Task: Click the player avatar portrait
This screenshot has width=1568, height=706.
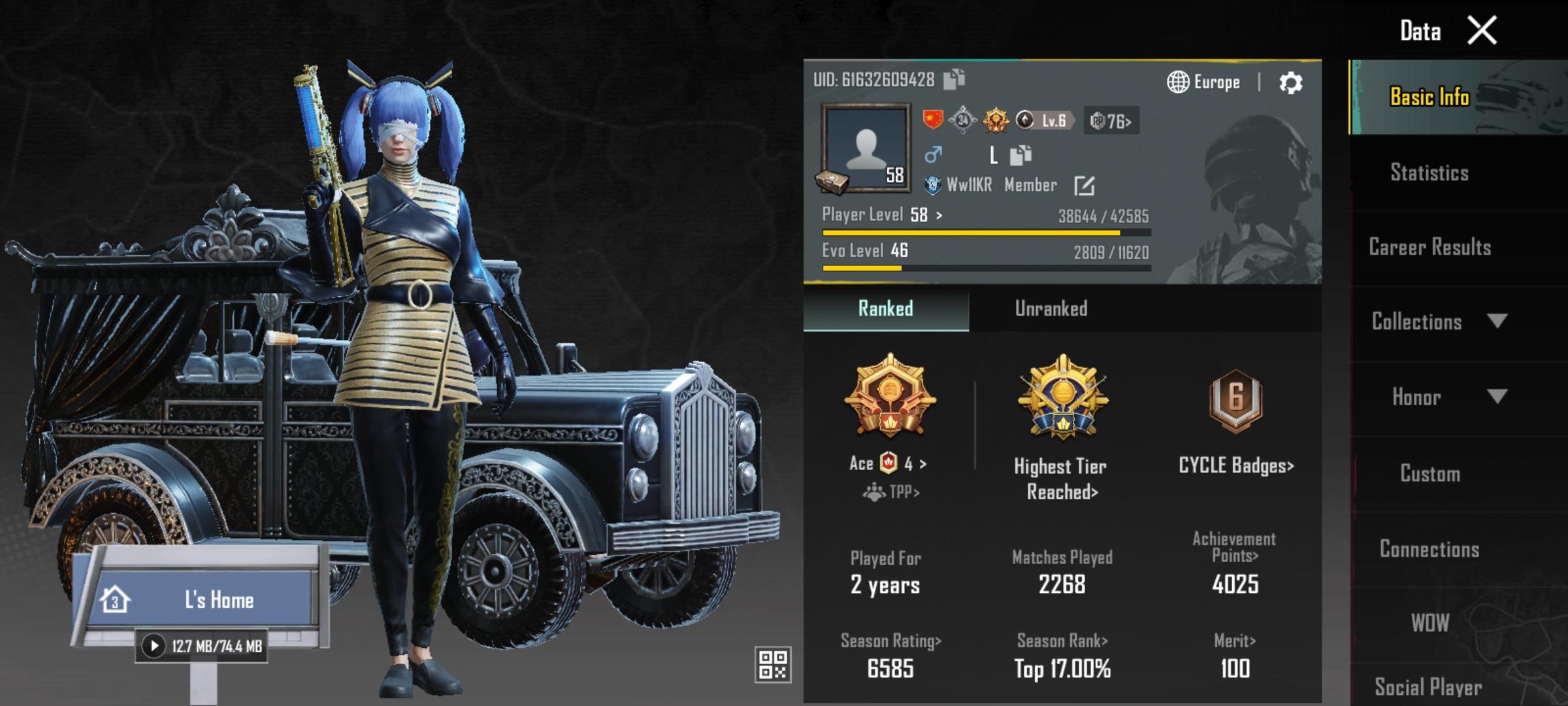Action: click(866, 148)
